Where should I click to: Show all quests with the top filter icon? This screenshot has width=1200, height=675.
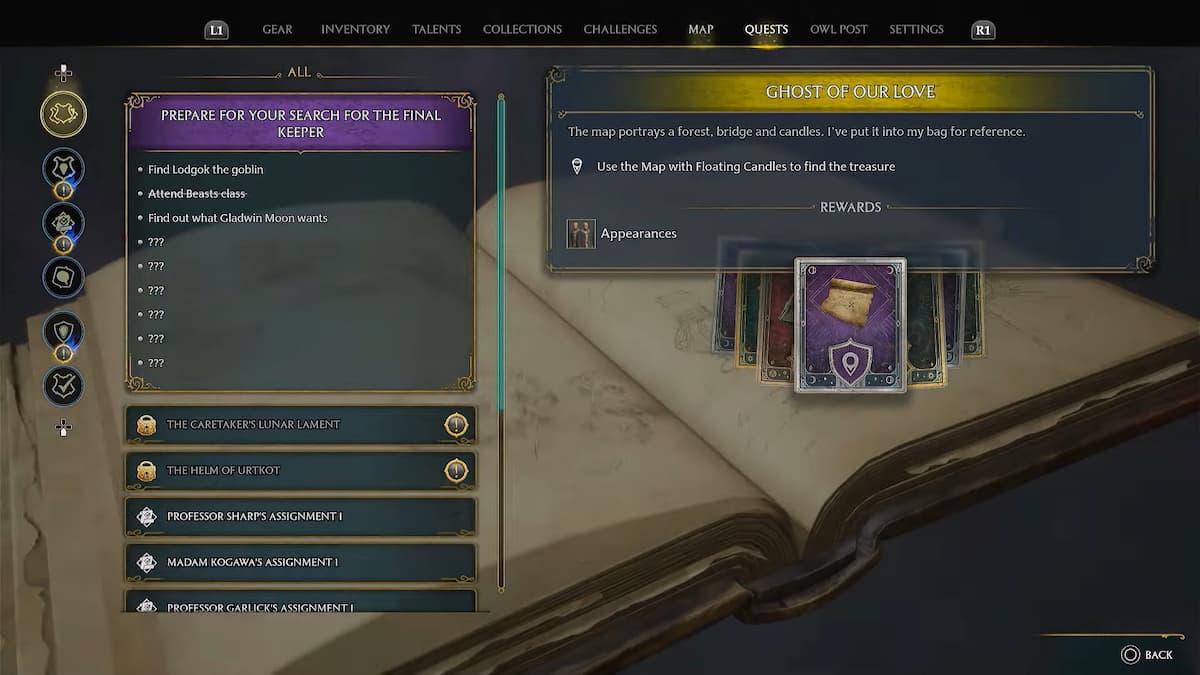pyautogui.click(x=63, y=115)
